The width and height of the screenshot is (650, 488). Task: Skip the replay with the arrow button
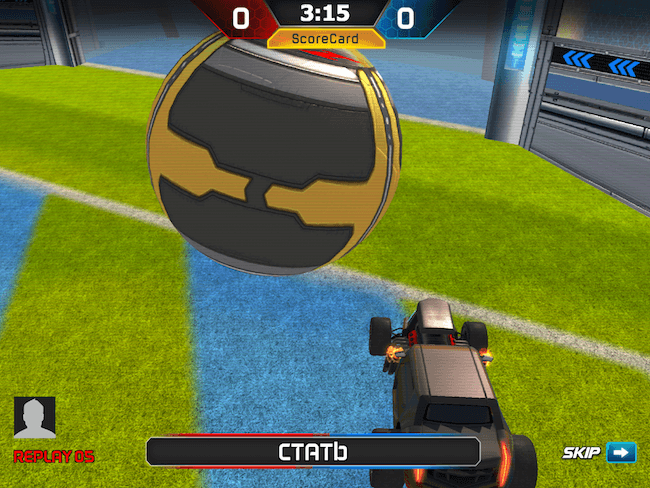621,453
